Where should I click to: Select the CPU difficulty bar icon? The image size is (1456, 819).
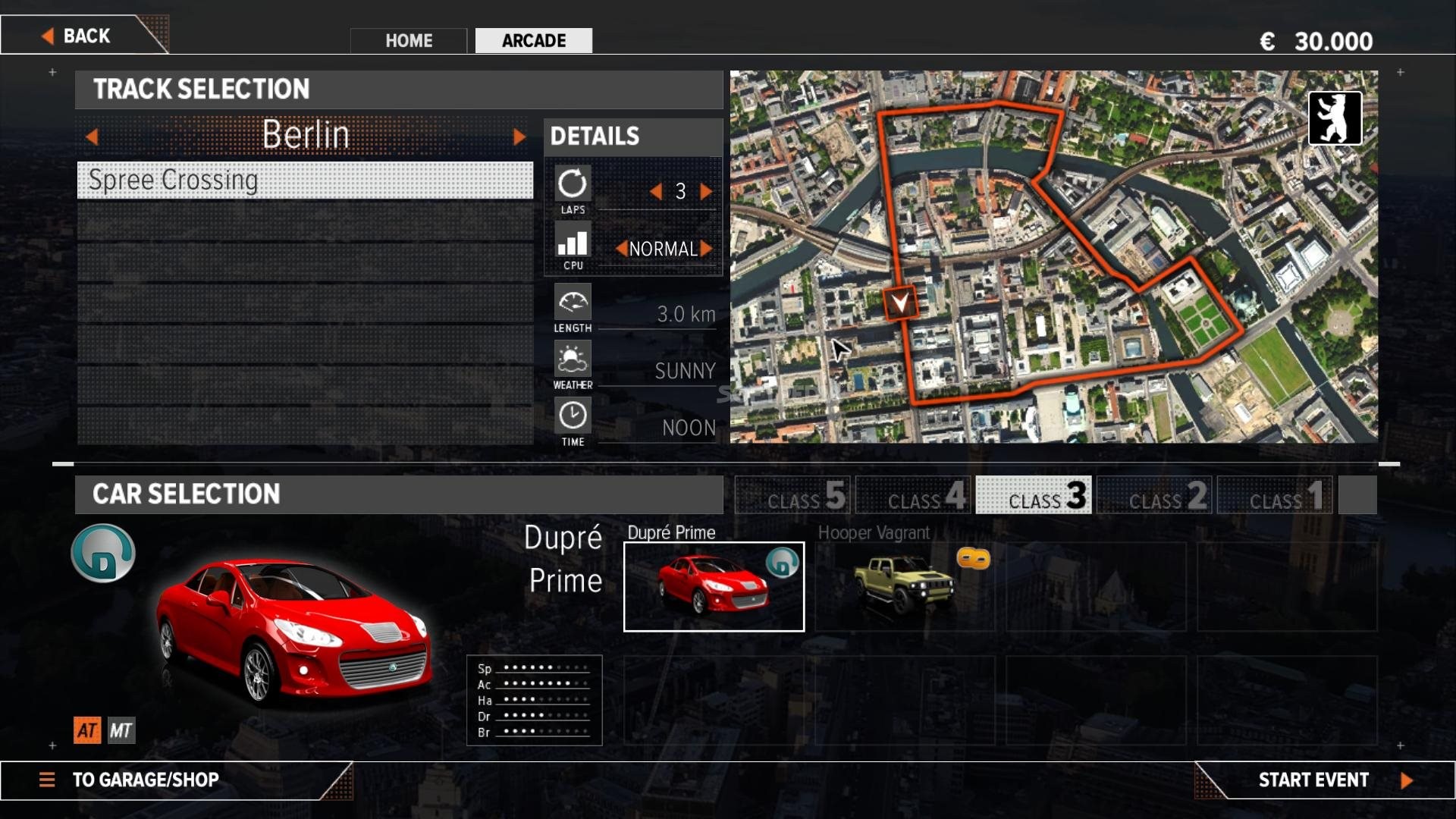(x=573, y=243)
